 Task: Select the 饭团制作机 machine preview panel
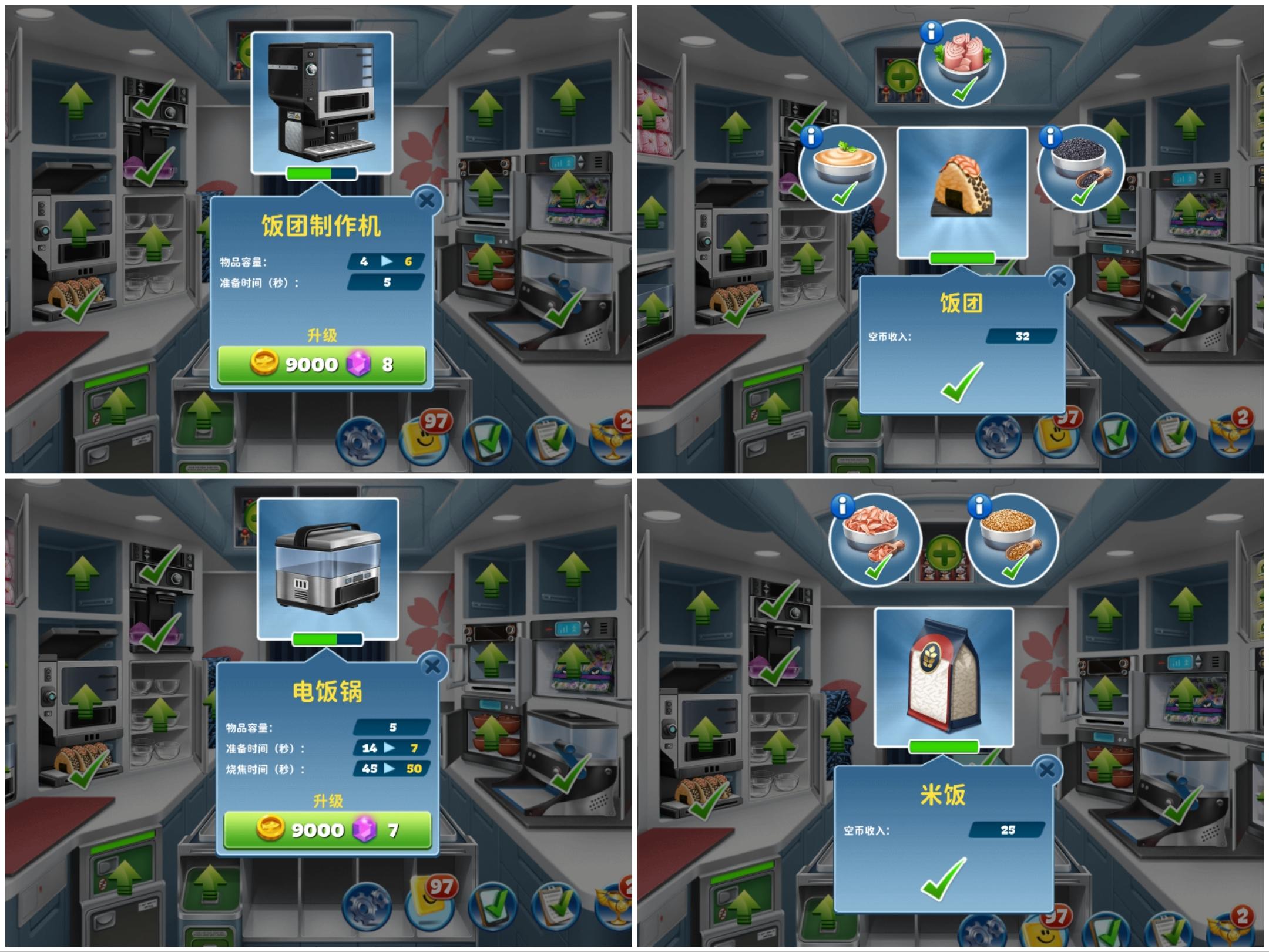[x=322, y=103]
